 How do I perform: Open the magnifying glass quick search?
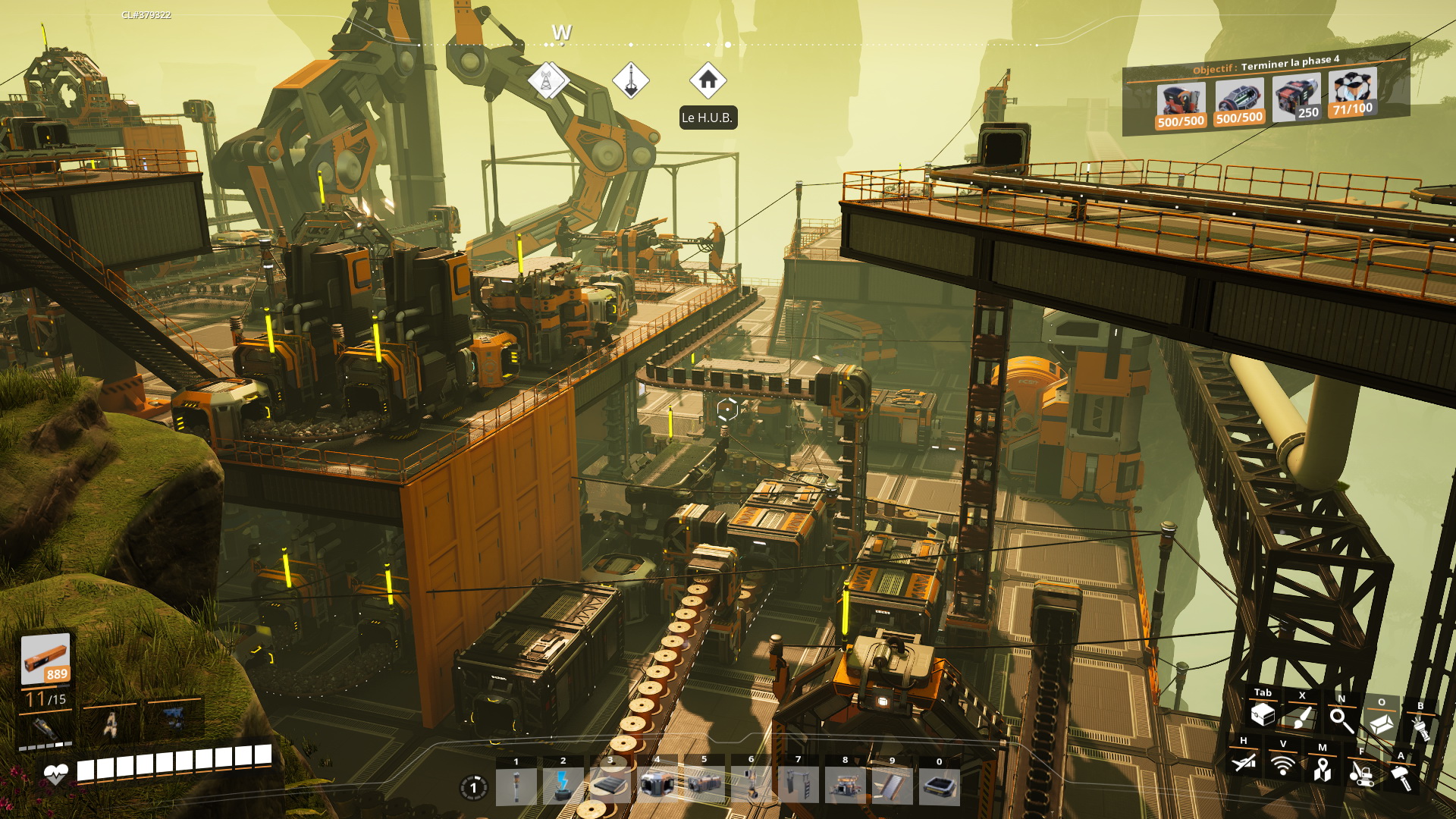click(1341, 720)
